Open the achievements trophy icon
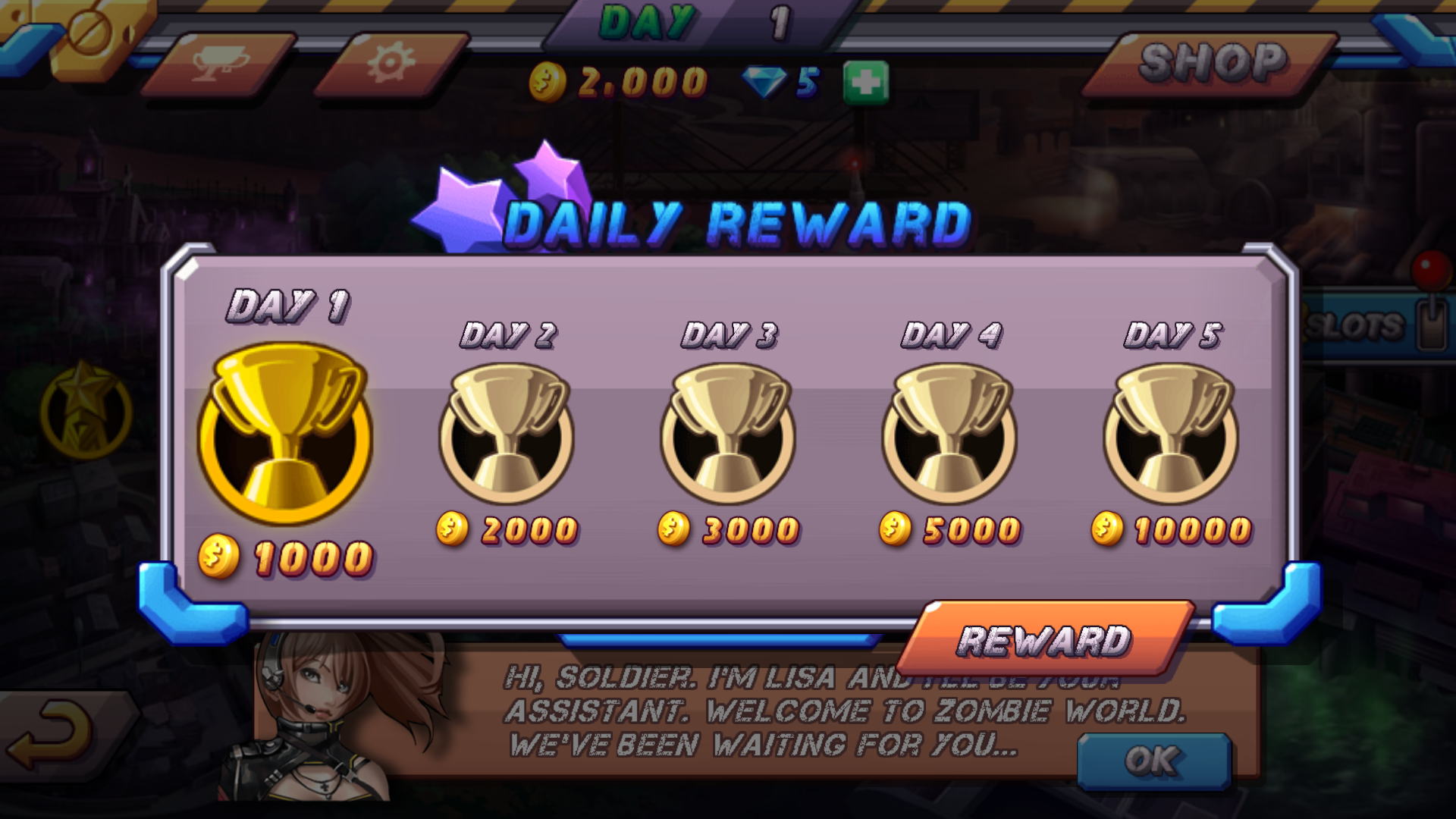1456x819 pixels. tap(220, 61)
